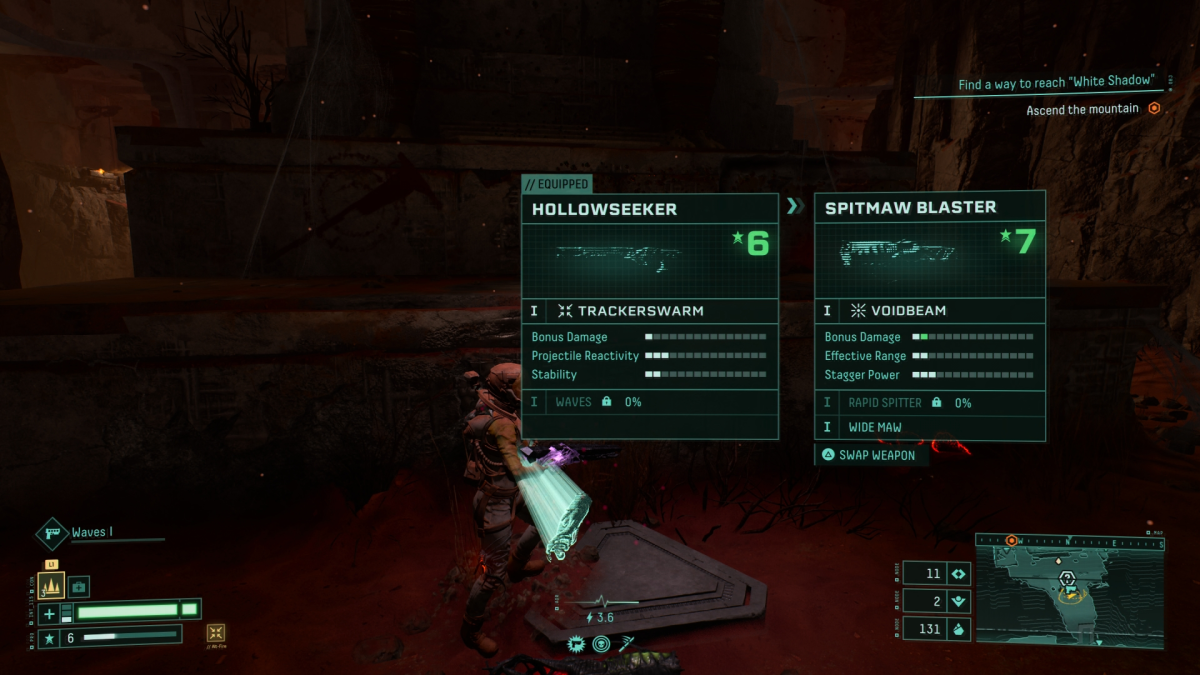Click the Swap Weapon button
Screen dimensions: 1200x675
[869, 455]
